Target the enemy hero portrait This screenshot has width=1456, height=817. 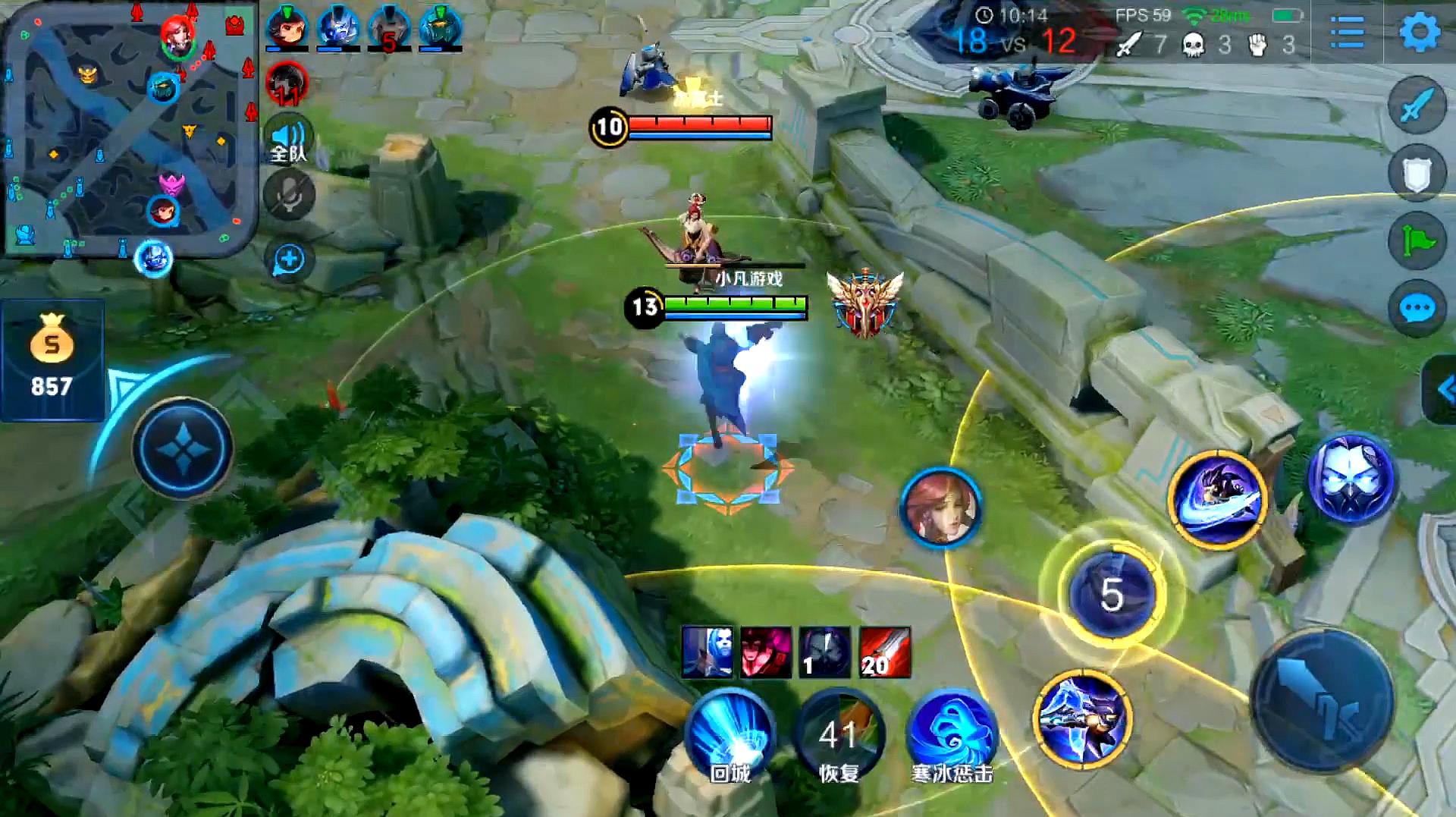tap(941, 507)
